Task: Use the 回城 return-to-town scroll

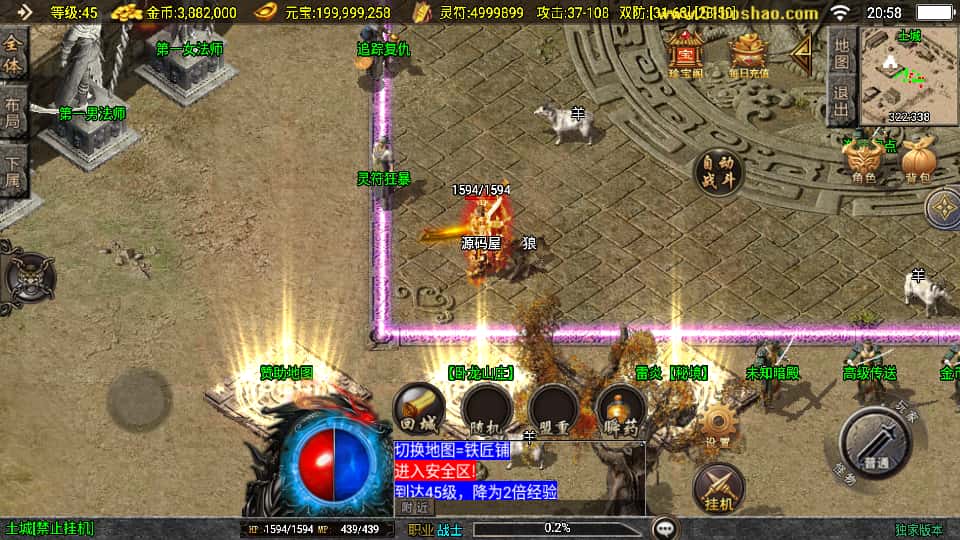Action: point(419,408)
